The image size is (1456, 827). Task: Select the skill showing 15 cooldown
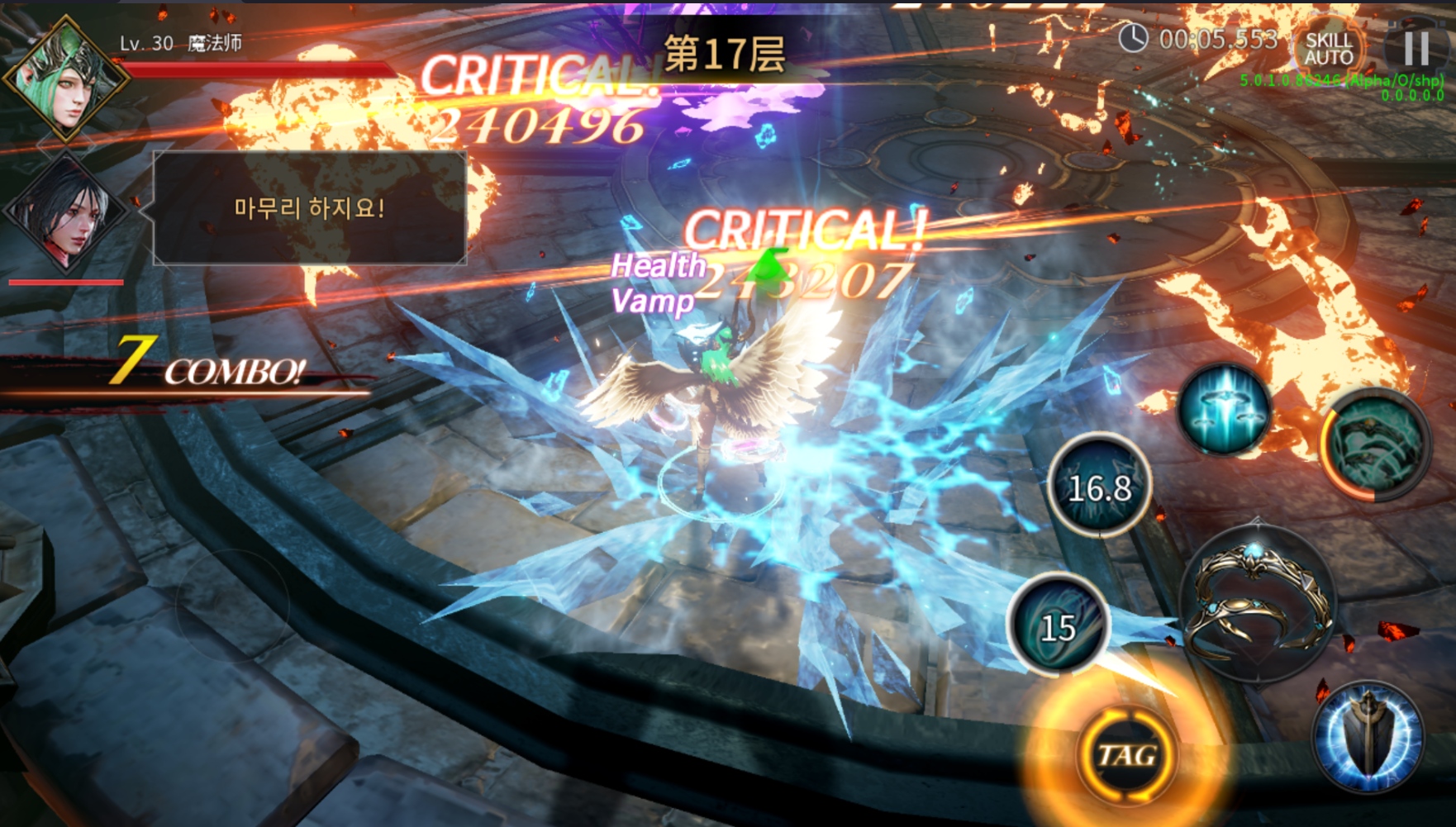[1059, 624]
